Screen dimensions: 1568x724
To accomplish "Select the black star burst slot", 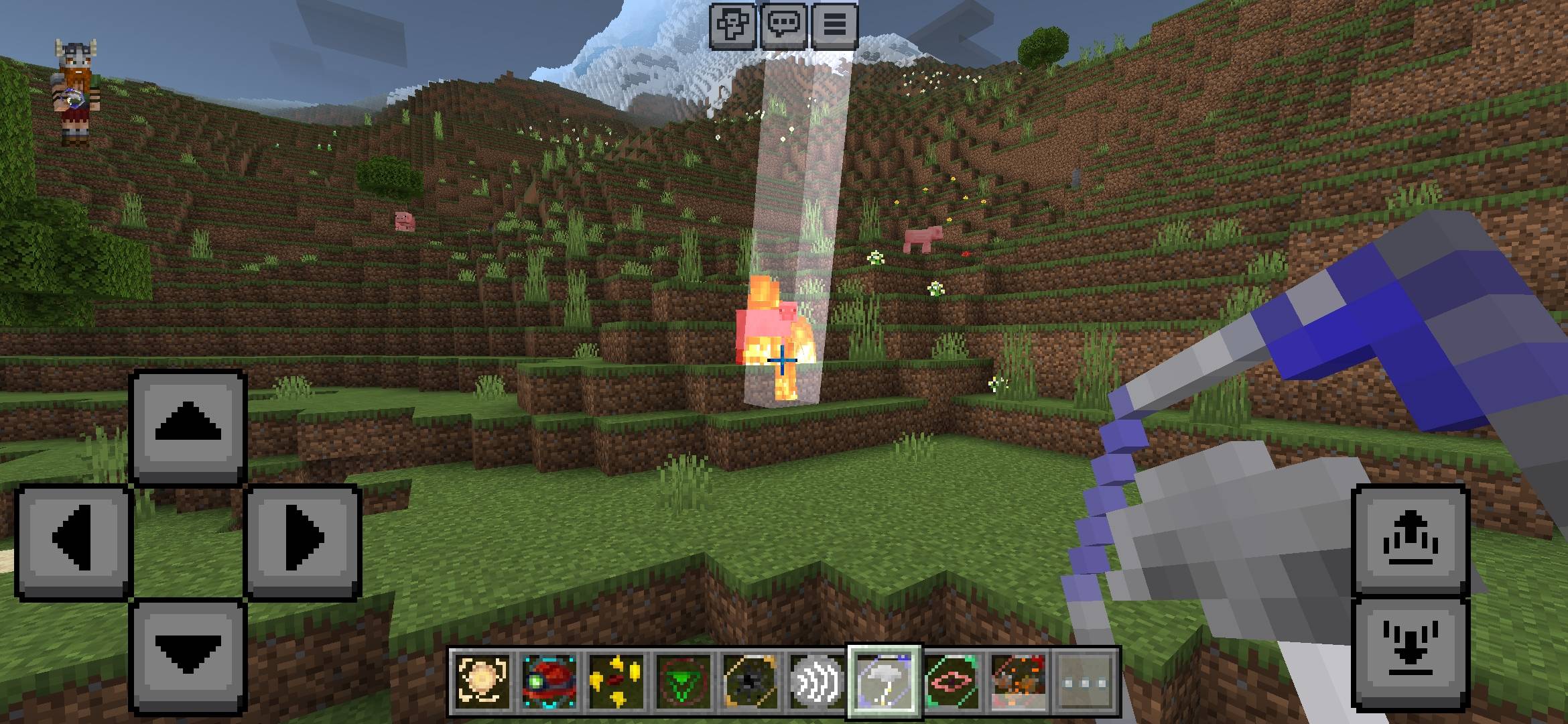I will [x=750, y=681].
